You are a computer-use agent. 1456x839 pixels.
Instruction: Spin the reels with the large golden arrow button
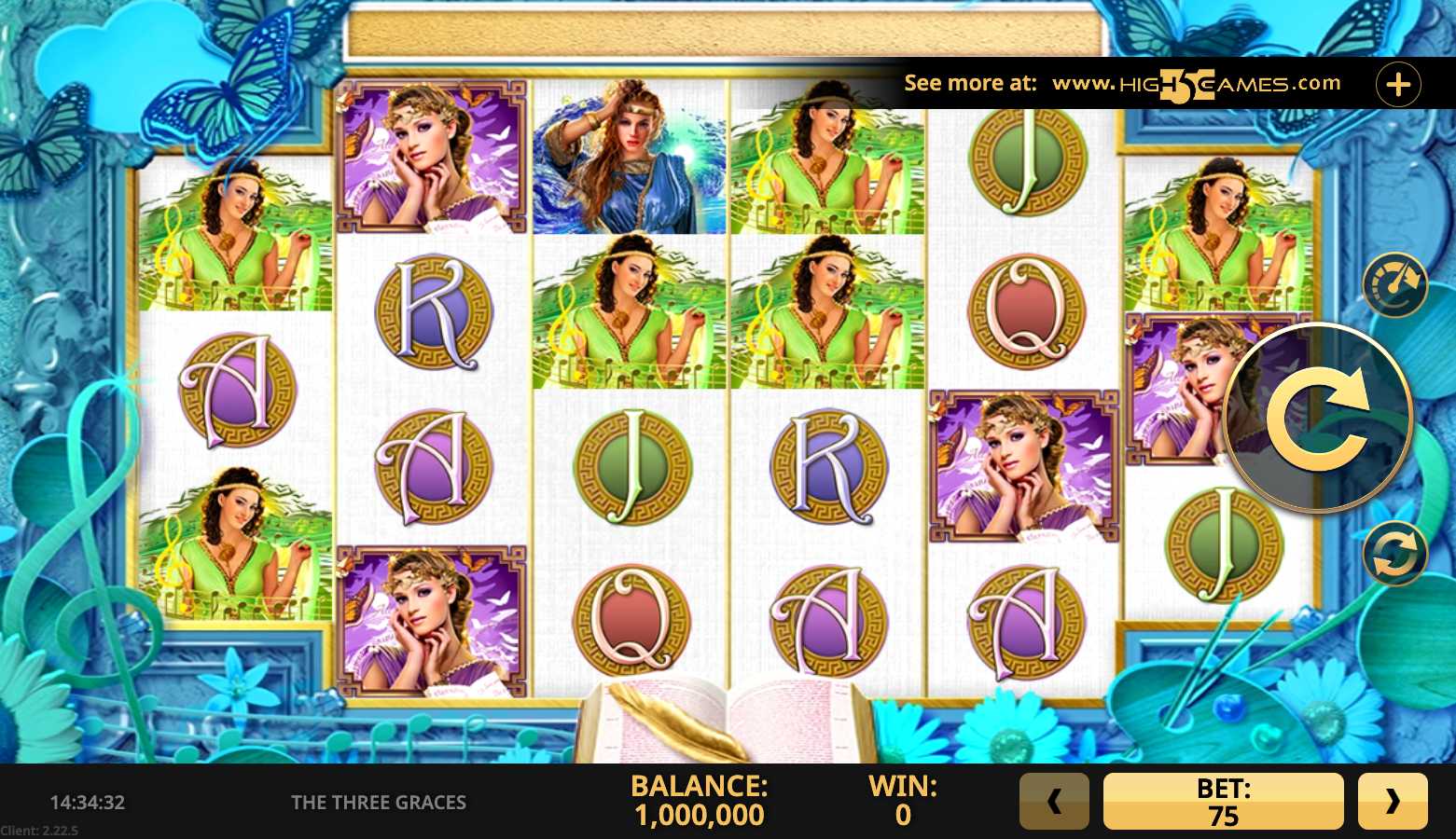tap(1317, 419)
